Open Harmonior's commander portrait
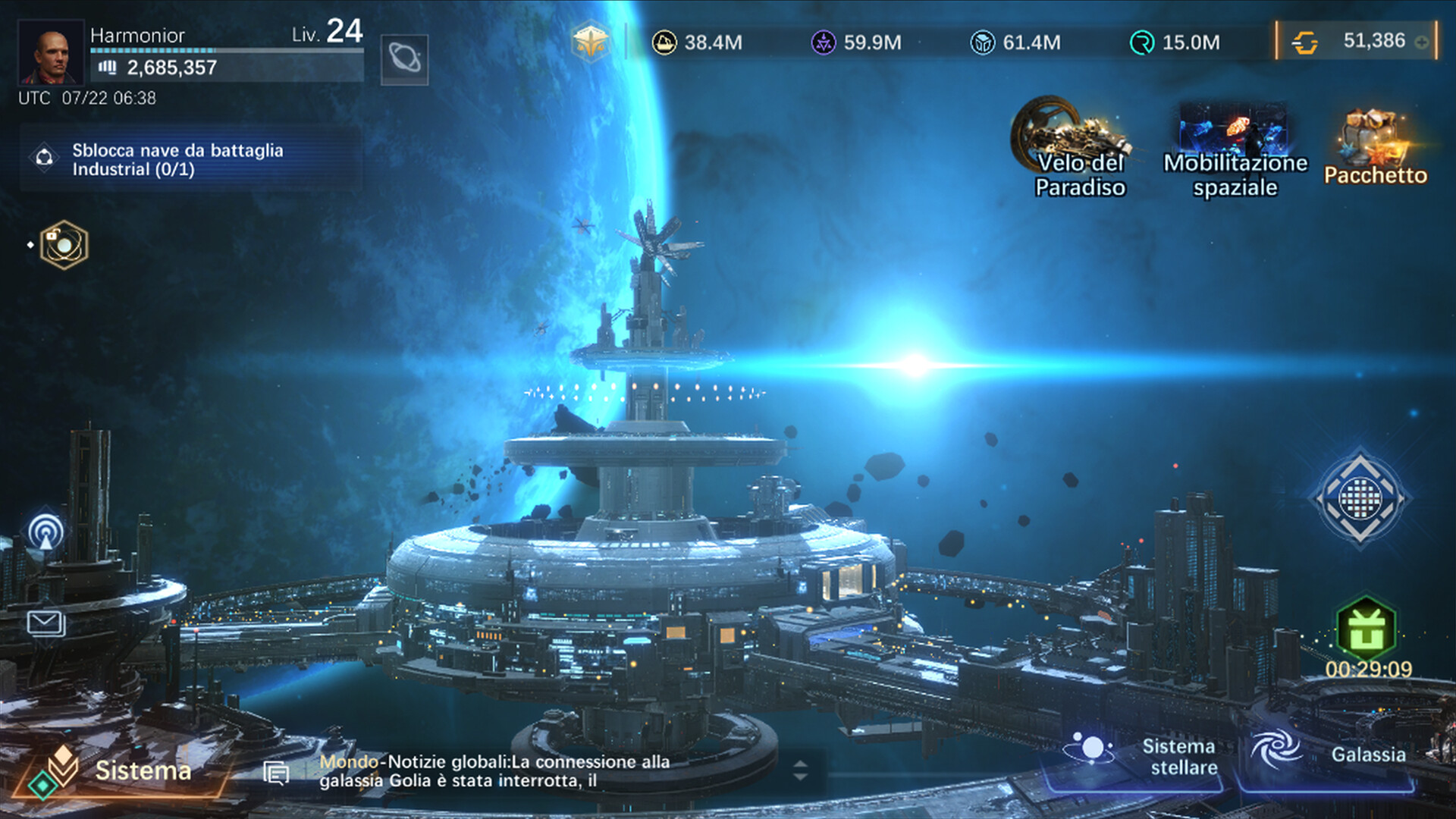Image resolution: width=1456 pixels, height=819 pixels. (x=50, y=52)
